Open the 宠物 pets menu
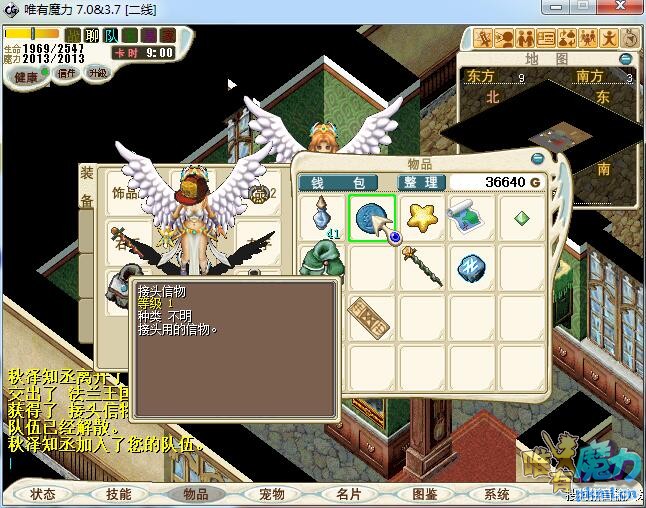This screenshot has width=646, height=508. [x=271, y=494]
